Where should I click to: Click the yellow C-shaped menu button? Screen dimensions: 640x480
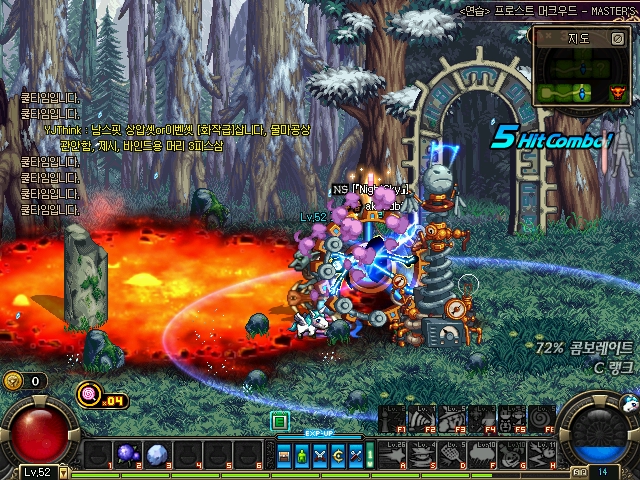click(336, 455)
